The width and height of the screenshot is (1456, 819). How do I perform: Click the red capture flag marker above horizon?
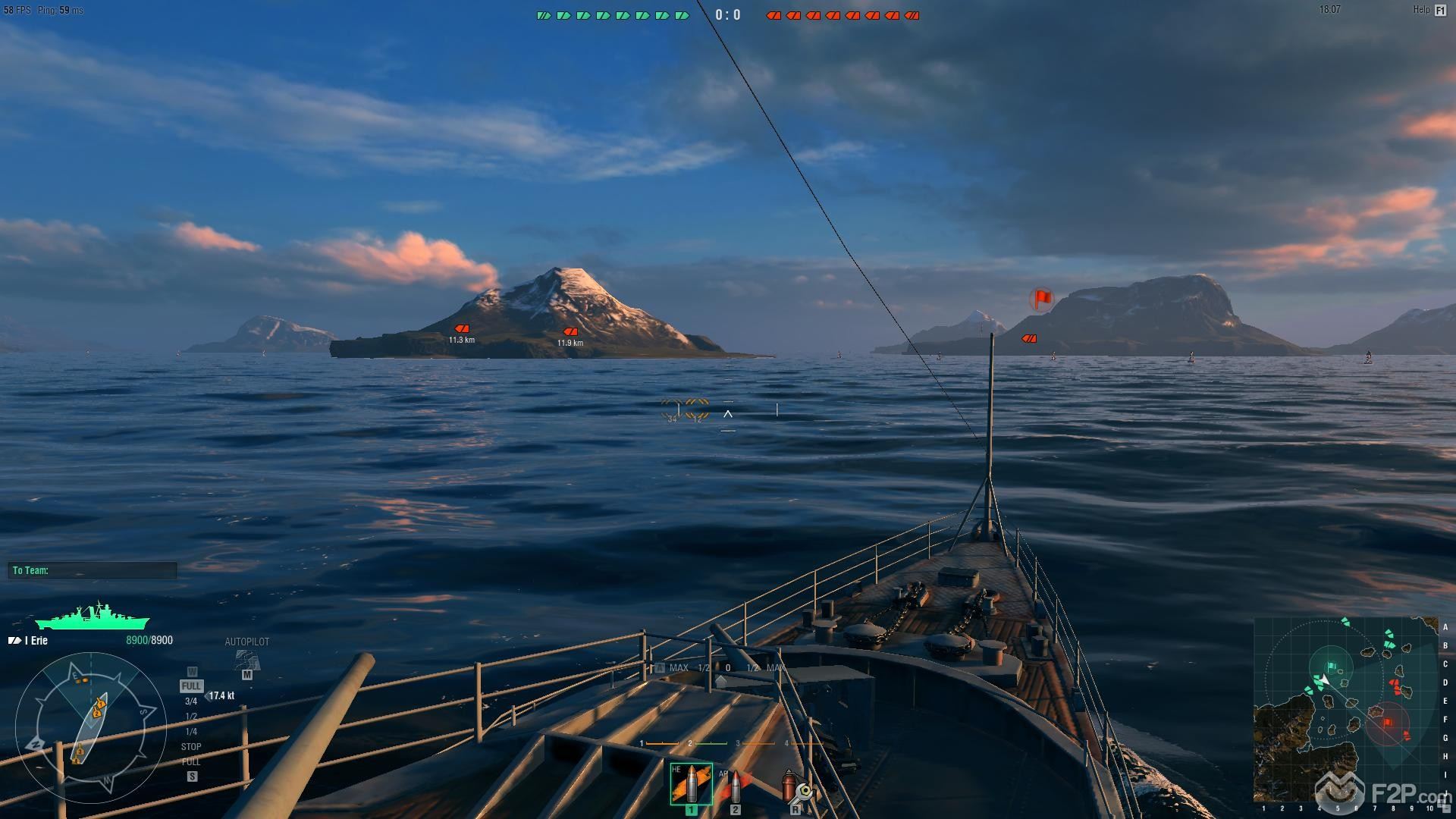tap(1042, 299)
